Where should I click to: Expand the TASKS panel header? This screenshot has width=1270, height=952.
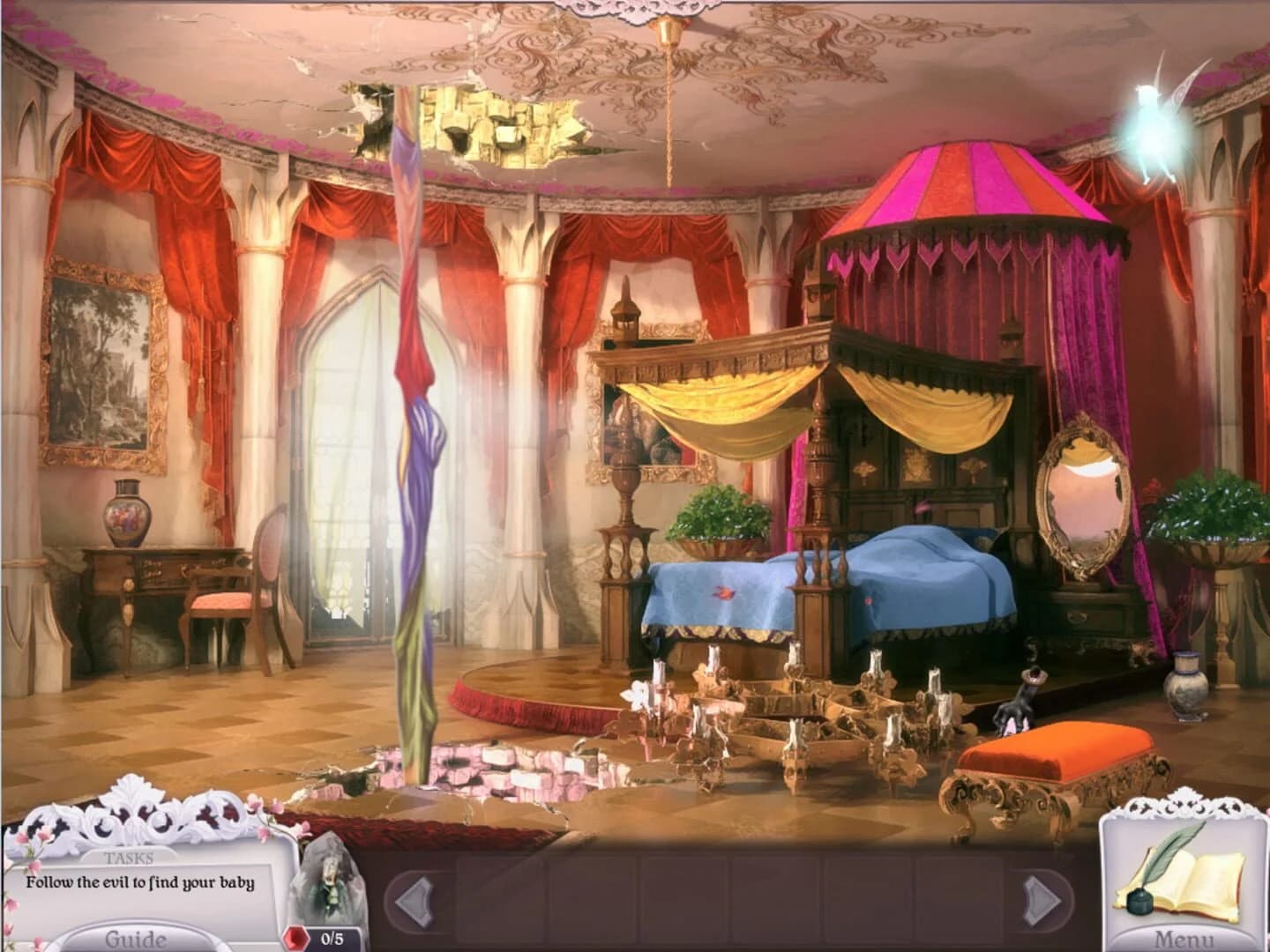[130, 857]
